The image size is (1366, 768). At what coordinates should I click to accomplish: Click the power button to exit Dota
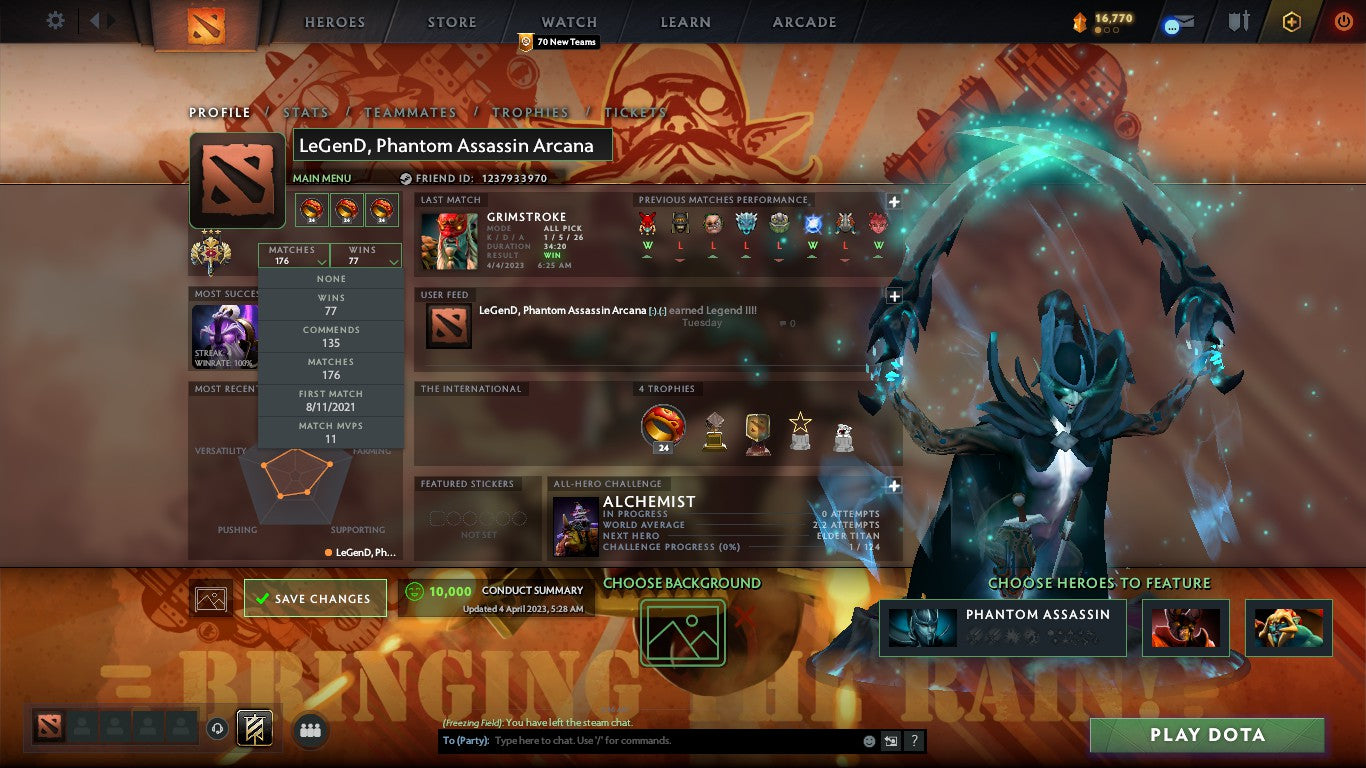pos(1343,22)
